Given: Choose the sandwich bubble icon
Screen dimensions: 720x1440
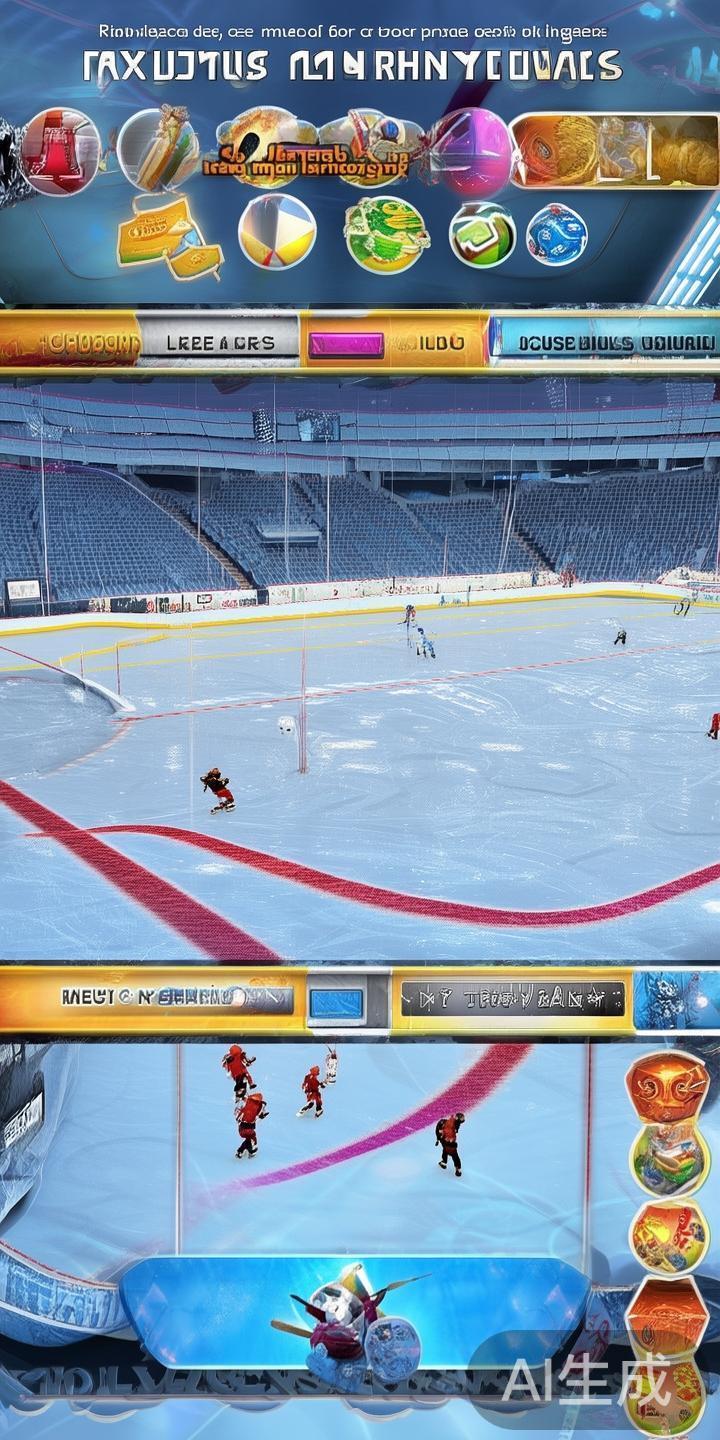Looking at the screenshot, I should coord(158,149).
